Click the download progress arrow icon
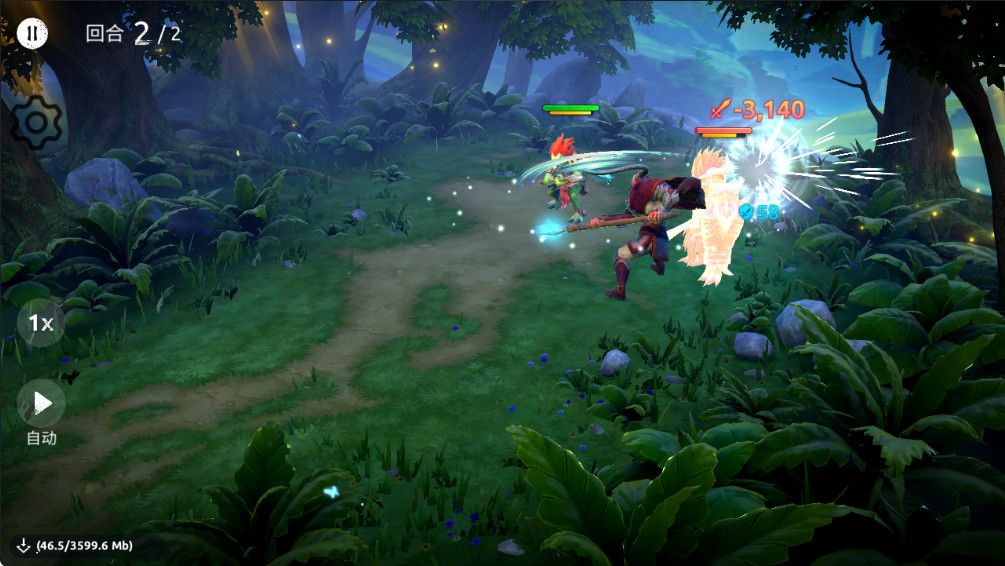The height and width of the screenshot is (566, 1005). tap(23, 546)
